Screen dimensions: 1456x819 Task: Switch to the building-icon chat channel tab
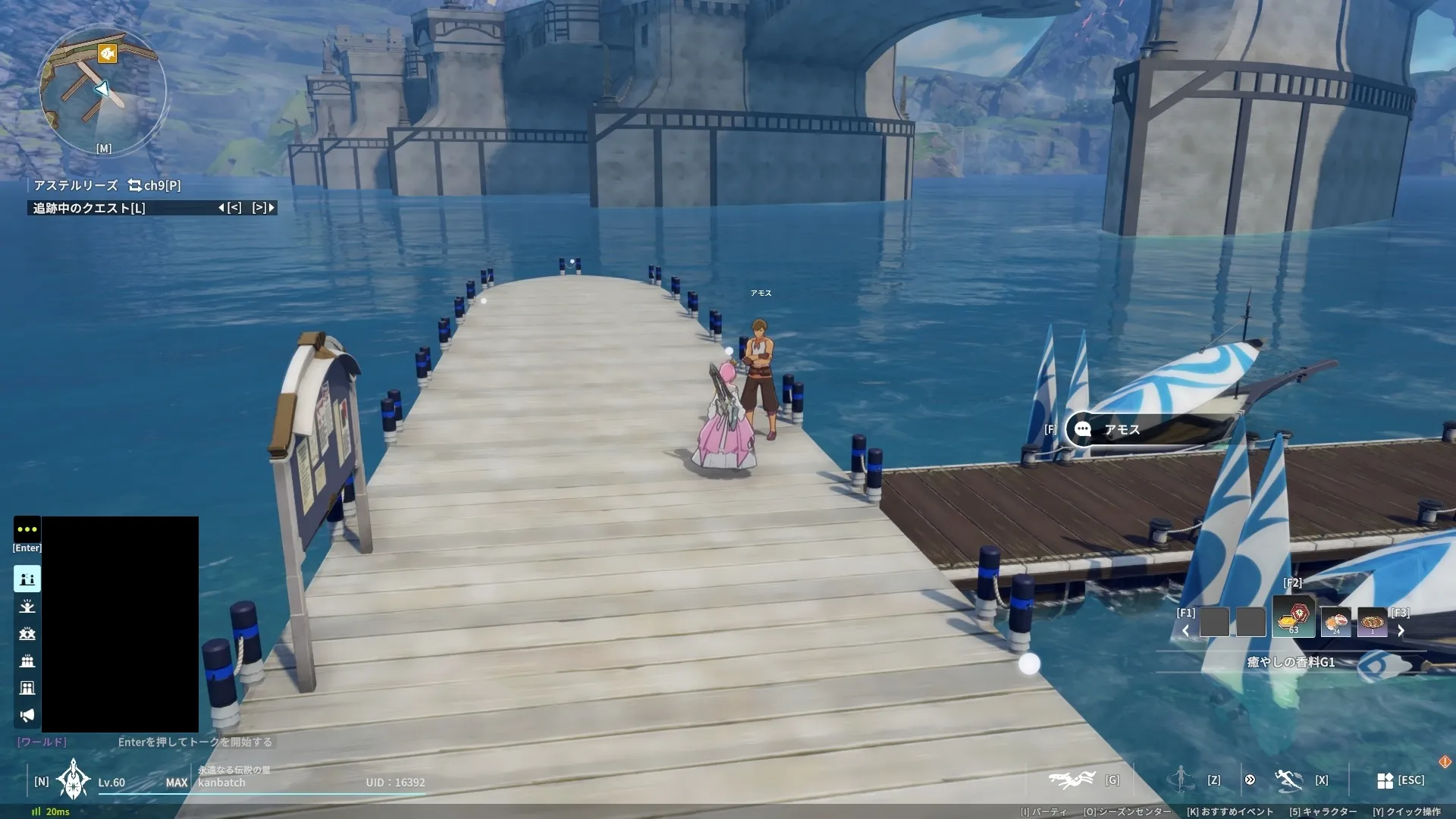(27, 688)
